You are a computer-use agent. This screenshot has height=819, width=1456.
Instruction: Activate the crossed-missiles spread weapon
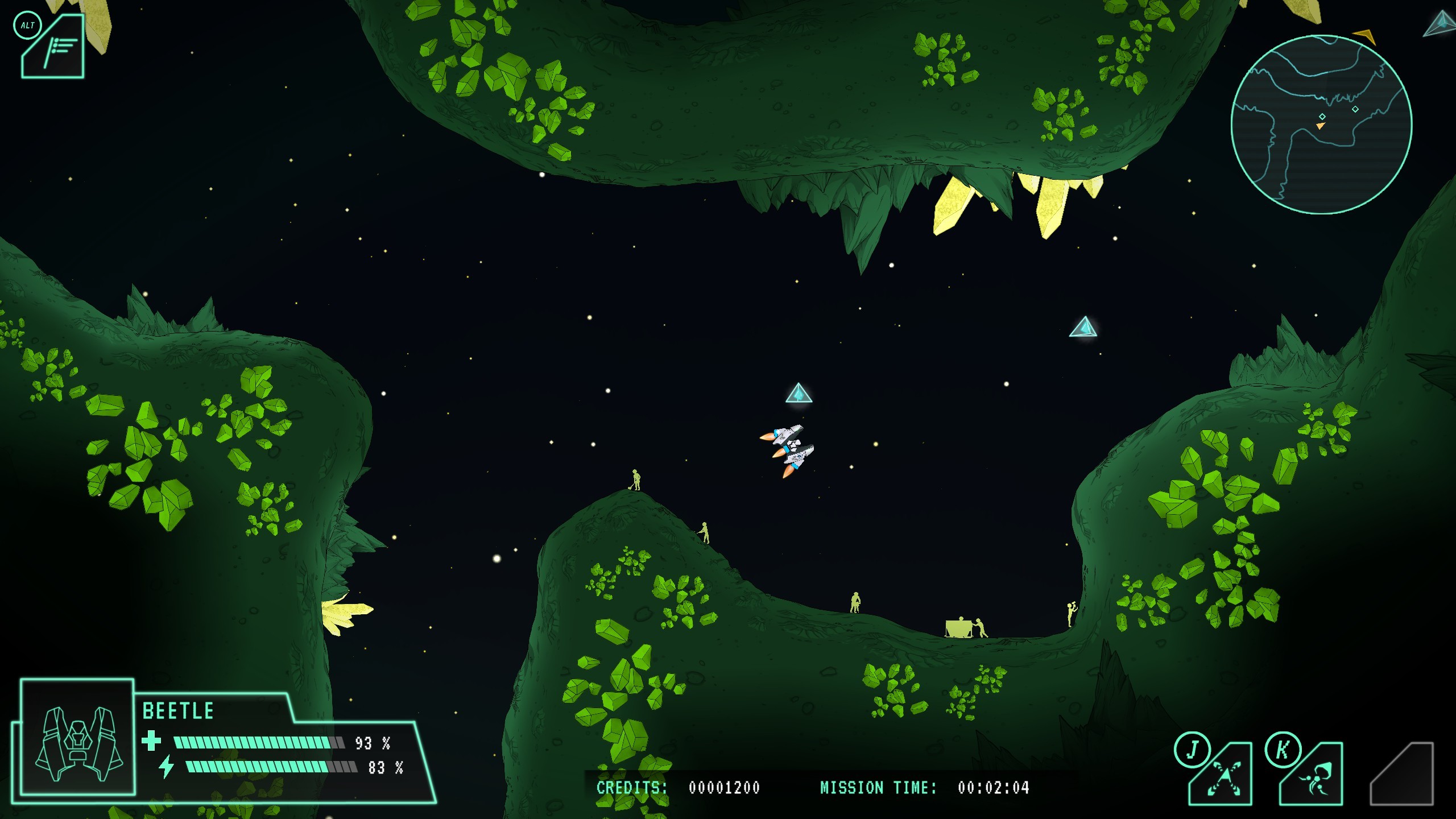click(x=1223, y=775)
